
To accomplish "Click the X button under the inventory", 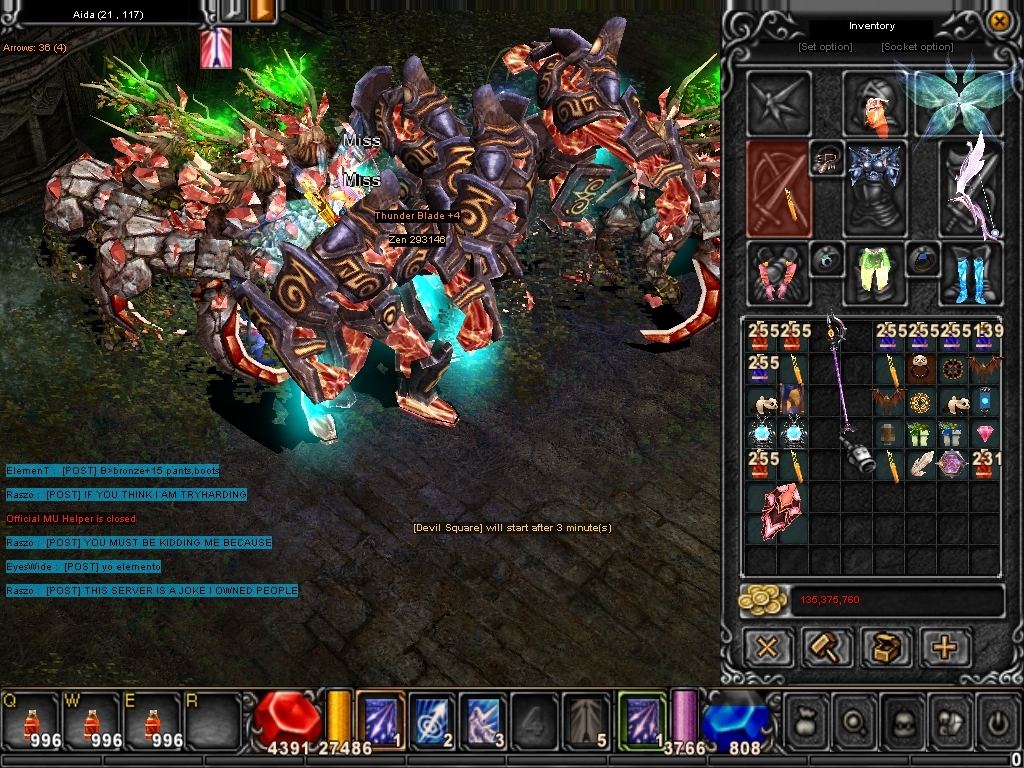I will click(x=768, y=647).
